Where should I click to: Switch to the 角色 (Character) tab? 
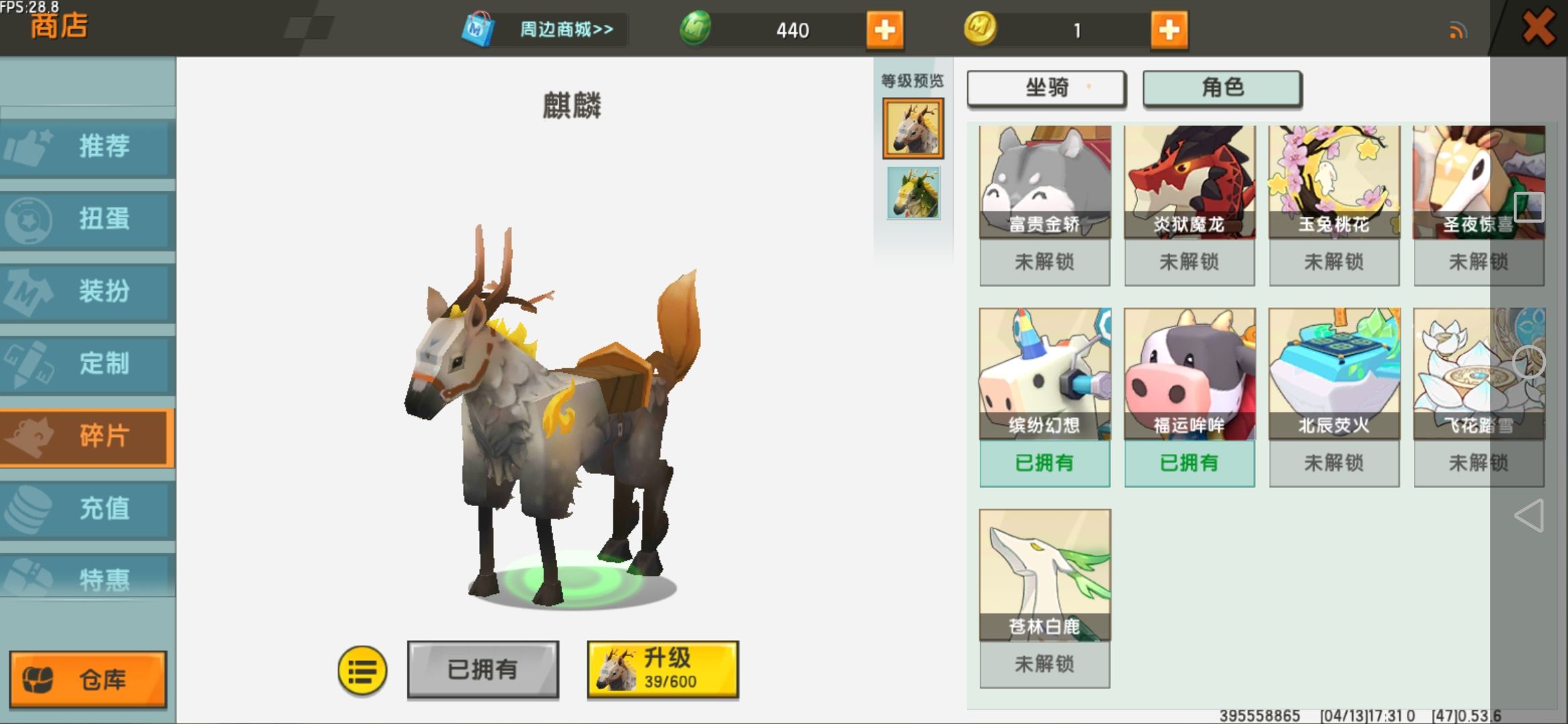coord(1222,88)
